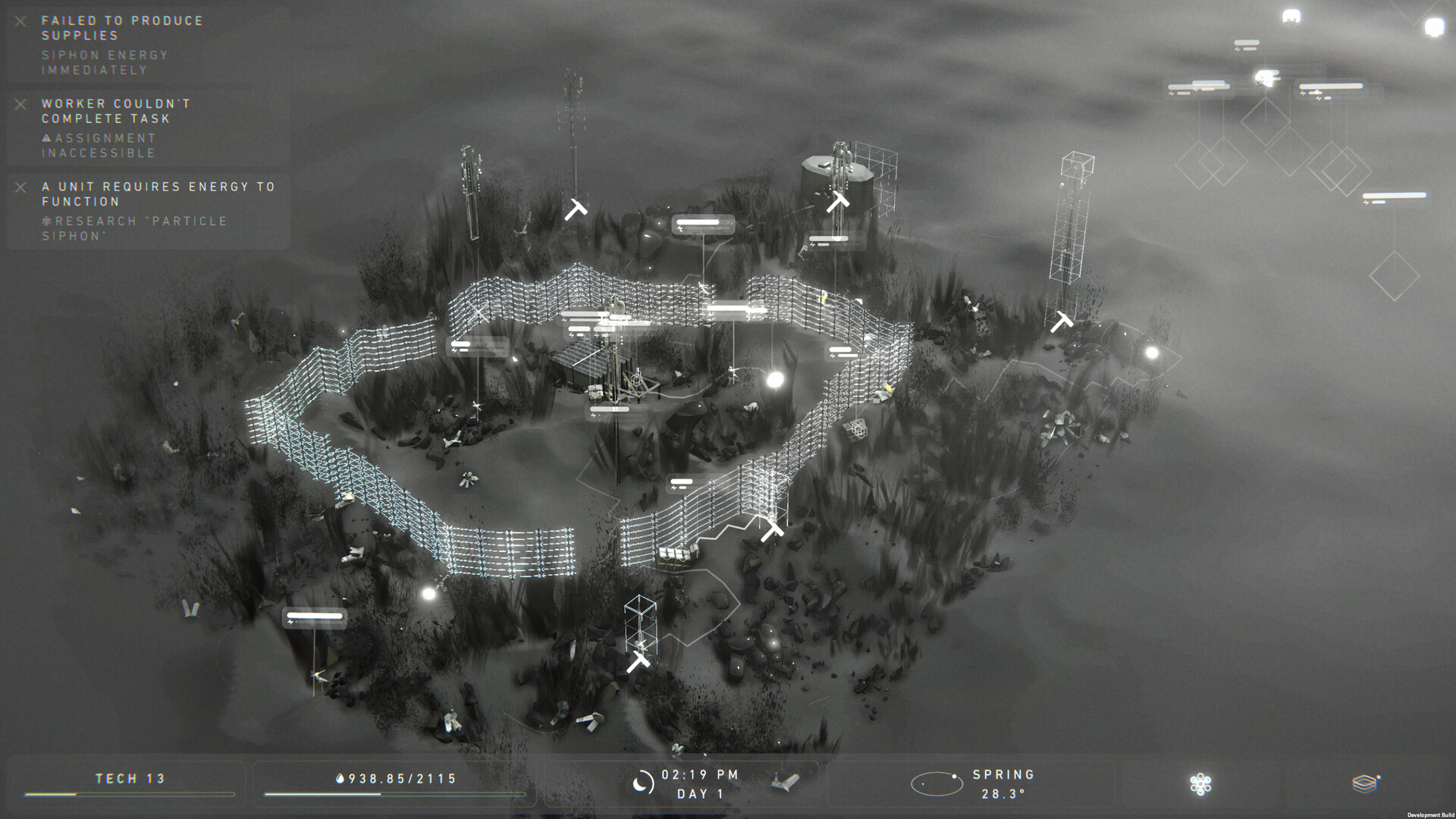Open the research tree flower icon
The image size is (1456, 819).
point(1200,784)
